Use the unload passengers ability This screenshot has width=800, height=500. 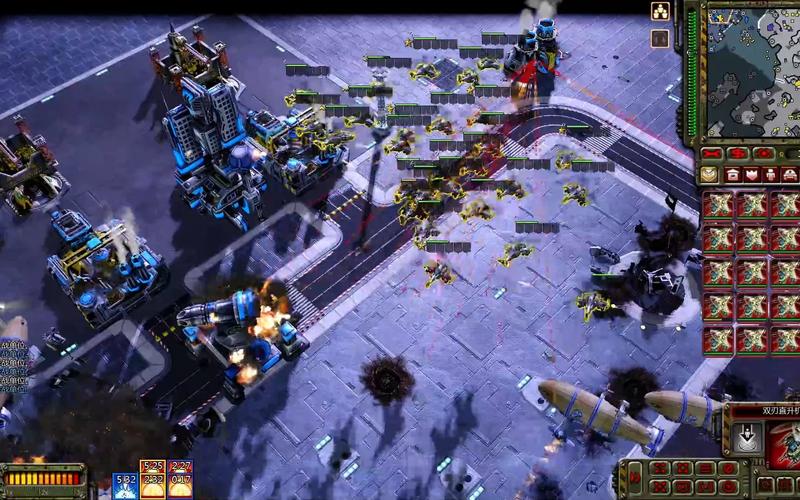click(743, 437)
